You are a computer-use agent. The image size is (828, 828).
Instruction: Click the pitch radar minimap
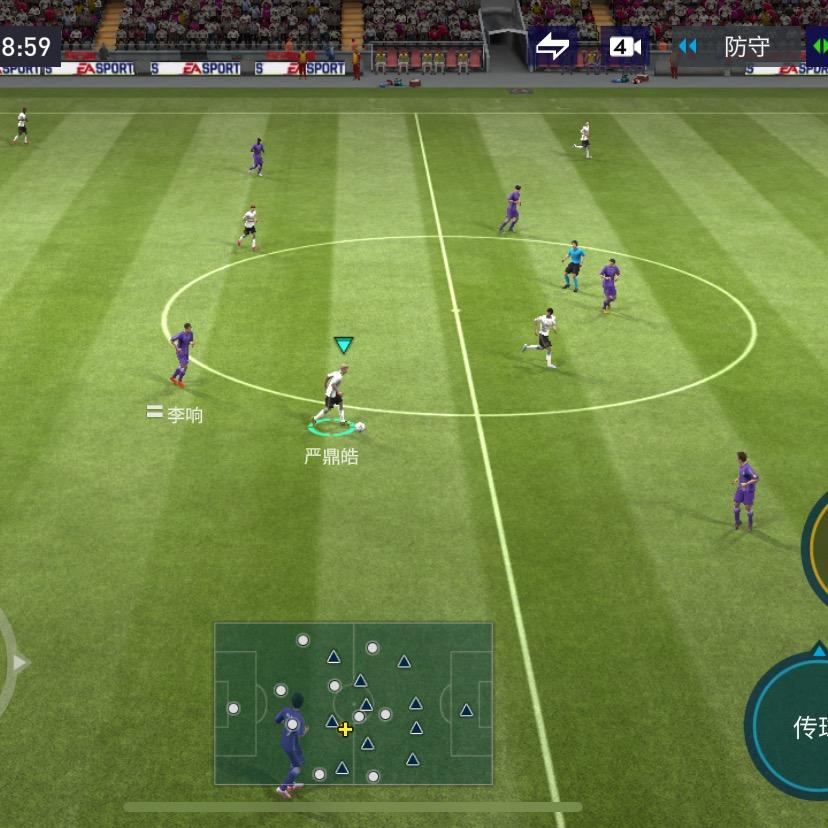[x=353, y=703]
